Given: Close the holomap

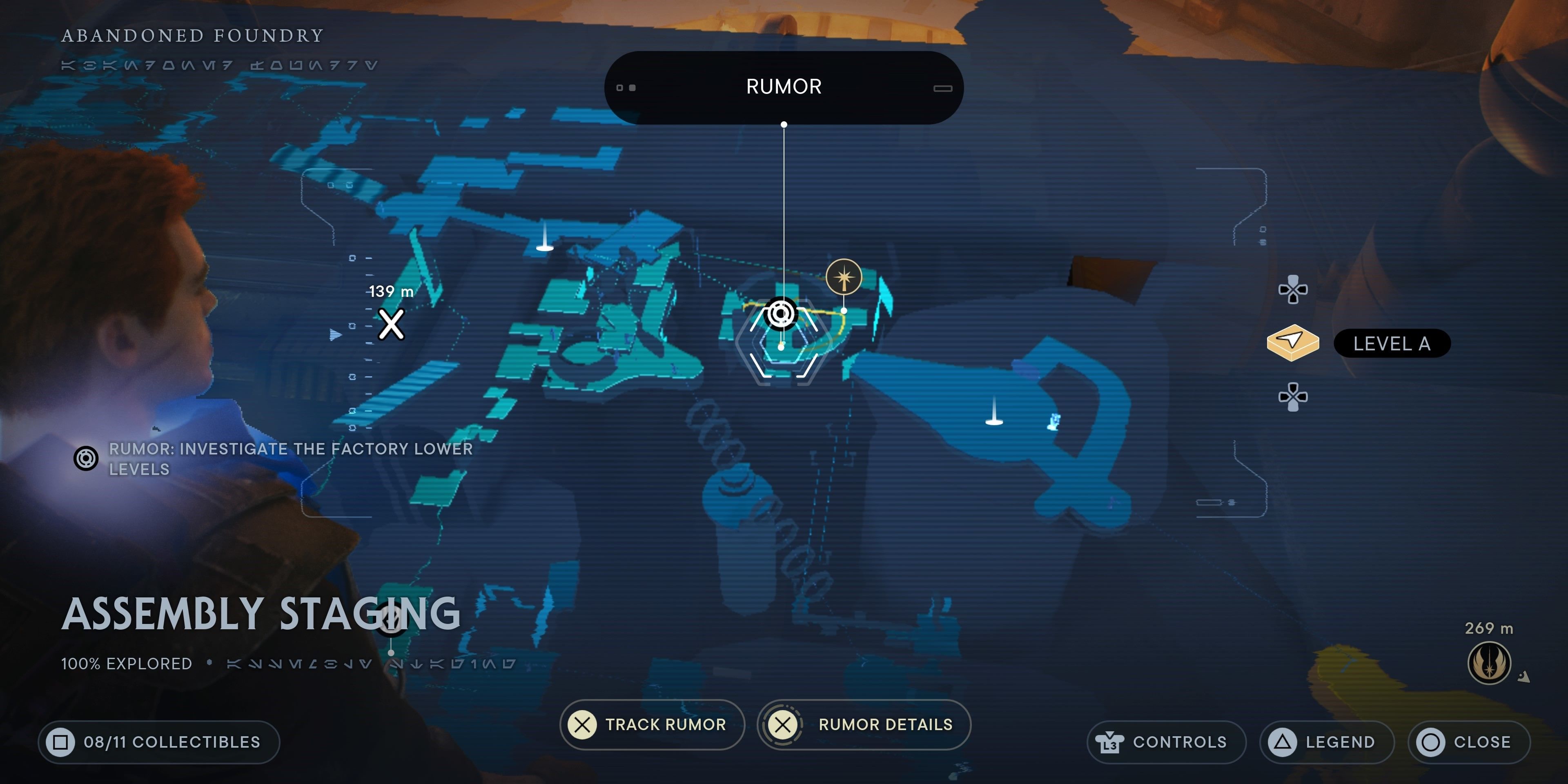Looking at the screenshot, I should [x=1468, y=742].
